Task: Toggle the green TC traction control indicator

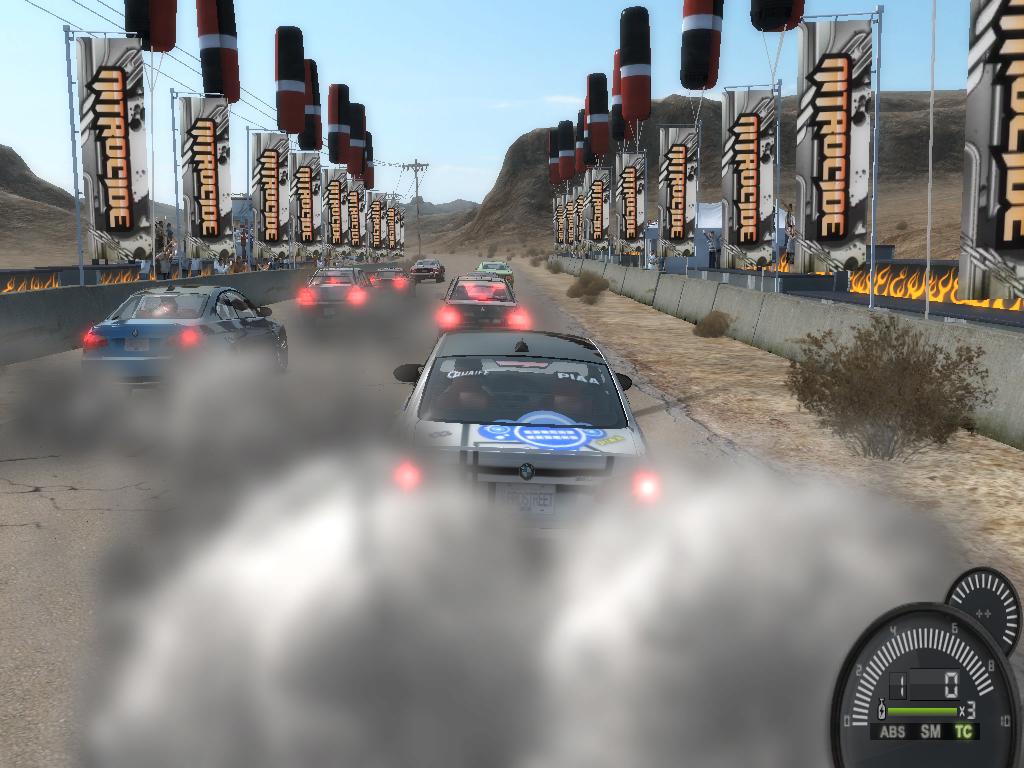Action: point(962,731)
